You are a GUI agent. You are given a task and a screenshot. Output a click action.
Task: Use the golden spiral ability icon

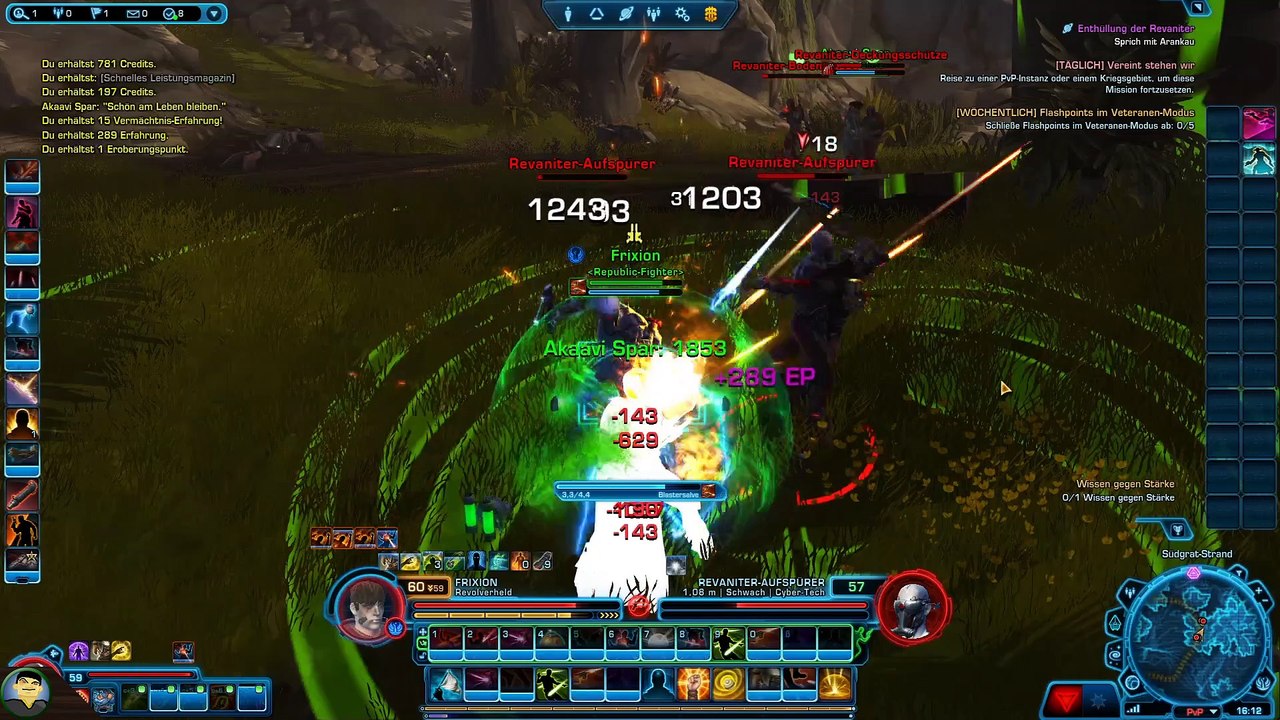(728, 684)
